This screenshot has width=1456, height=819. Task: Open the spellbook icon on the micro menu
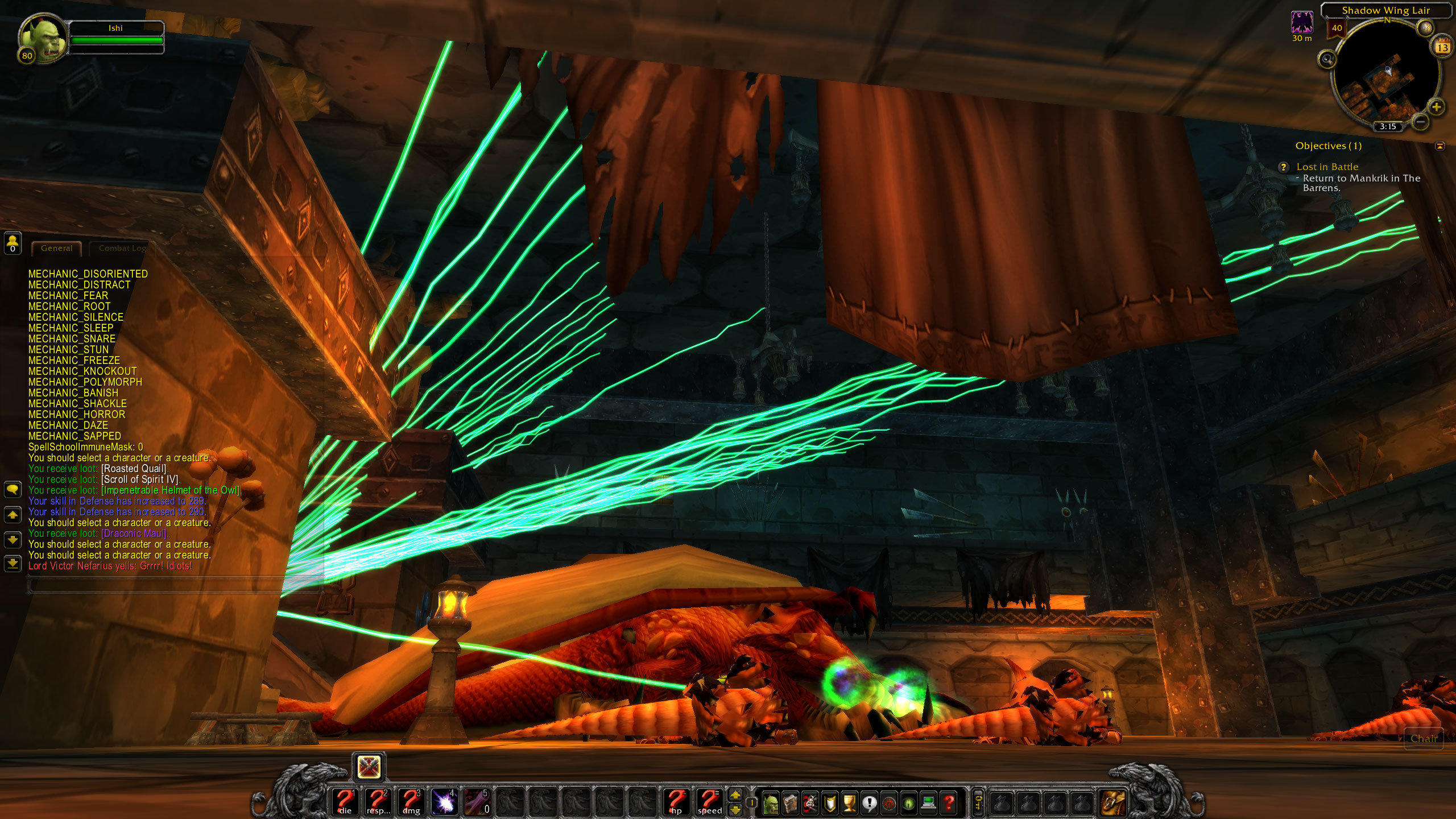(x=789, y=802)
